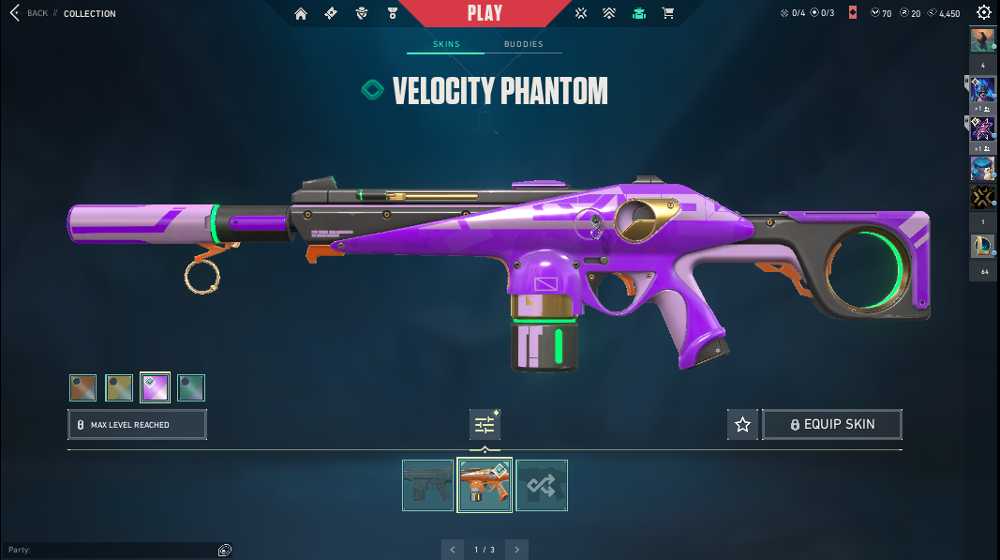
Task: Choose the yellow color variant
Action: coord(119,388)
